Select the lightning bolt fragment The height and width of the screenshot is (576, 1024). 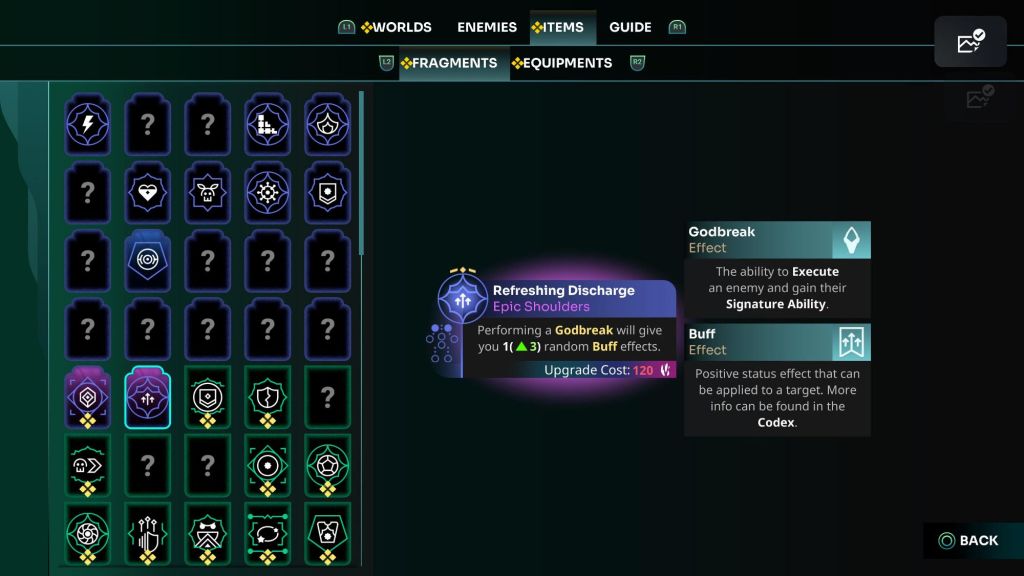click(87, 124)
